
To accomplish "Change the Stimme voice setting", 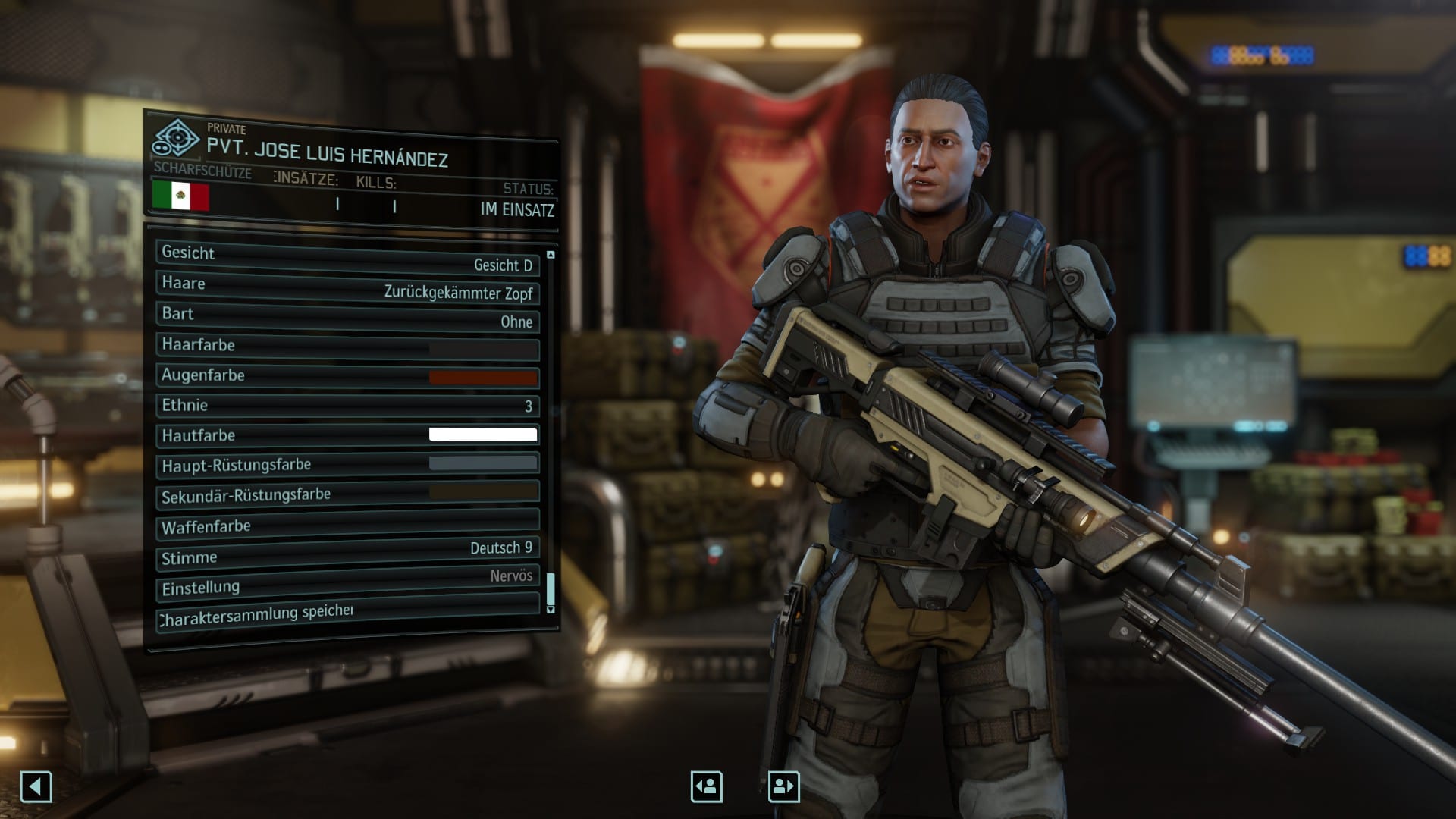I will click(347, 553).
